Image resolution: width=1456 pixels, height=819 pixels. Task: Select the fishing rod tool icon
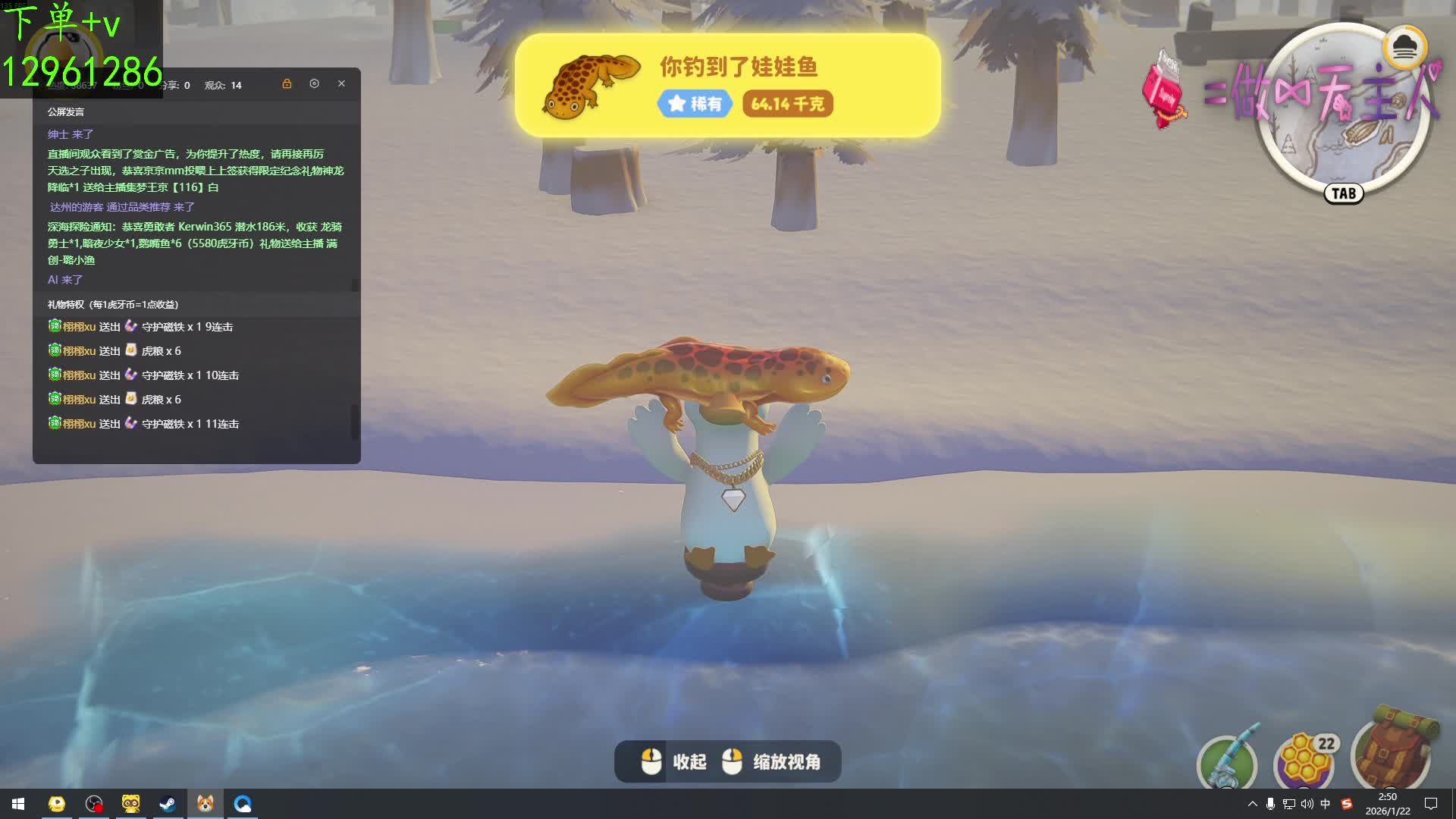click(x=1227, y=762)
